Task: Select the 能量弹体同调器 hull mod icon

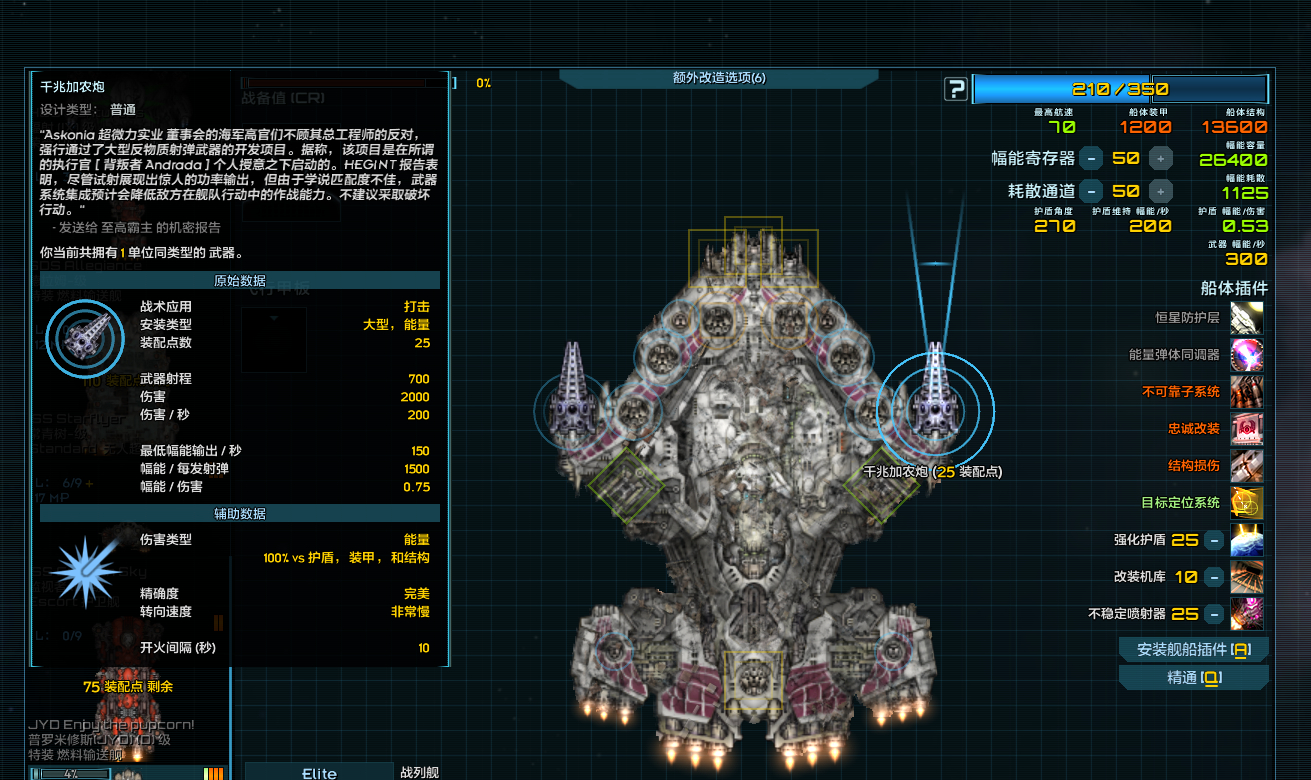Action: [1246, 354]
